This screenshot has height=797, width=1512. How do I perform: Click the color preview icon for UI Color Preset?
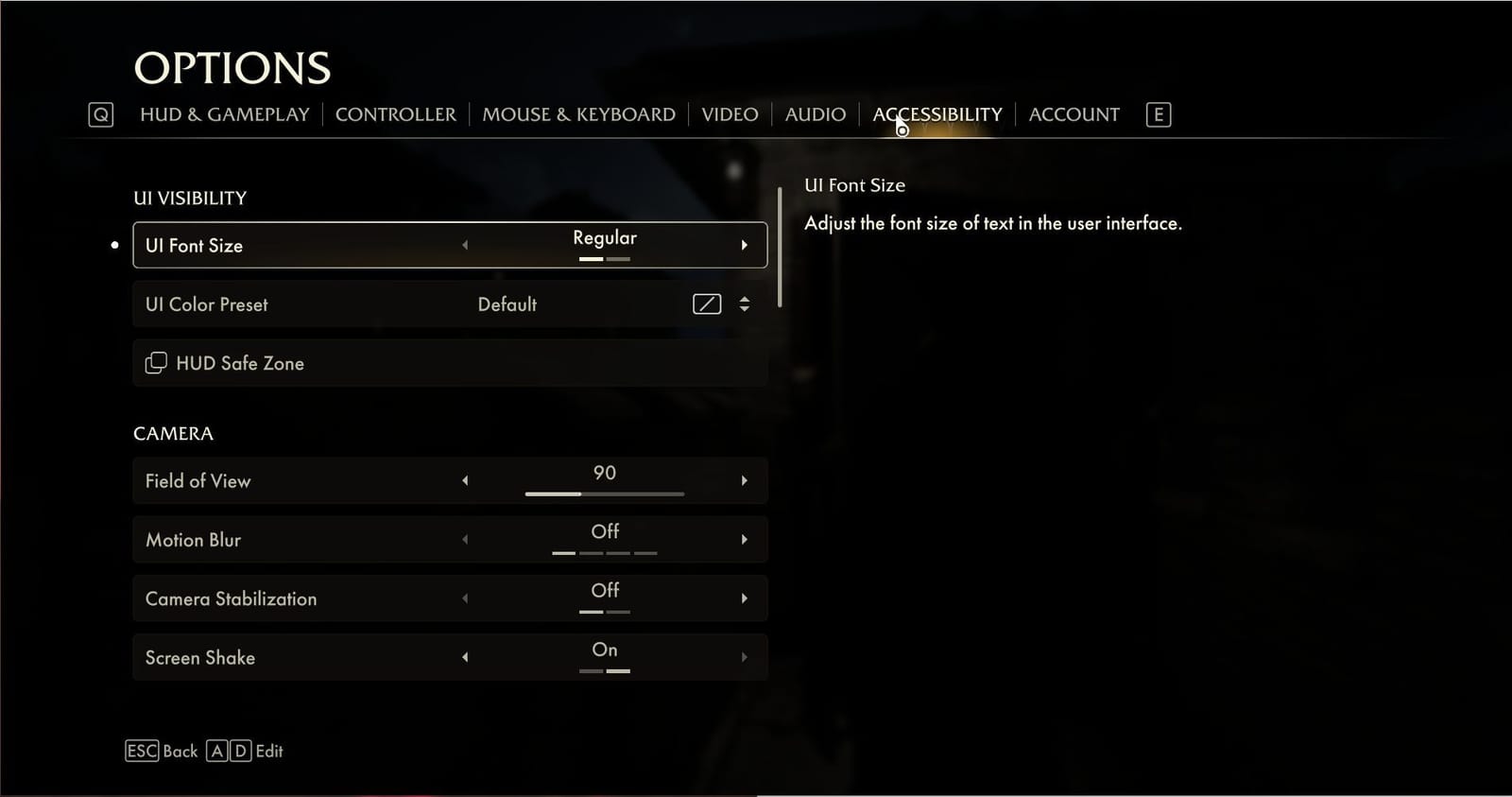pos(706,303)
